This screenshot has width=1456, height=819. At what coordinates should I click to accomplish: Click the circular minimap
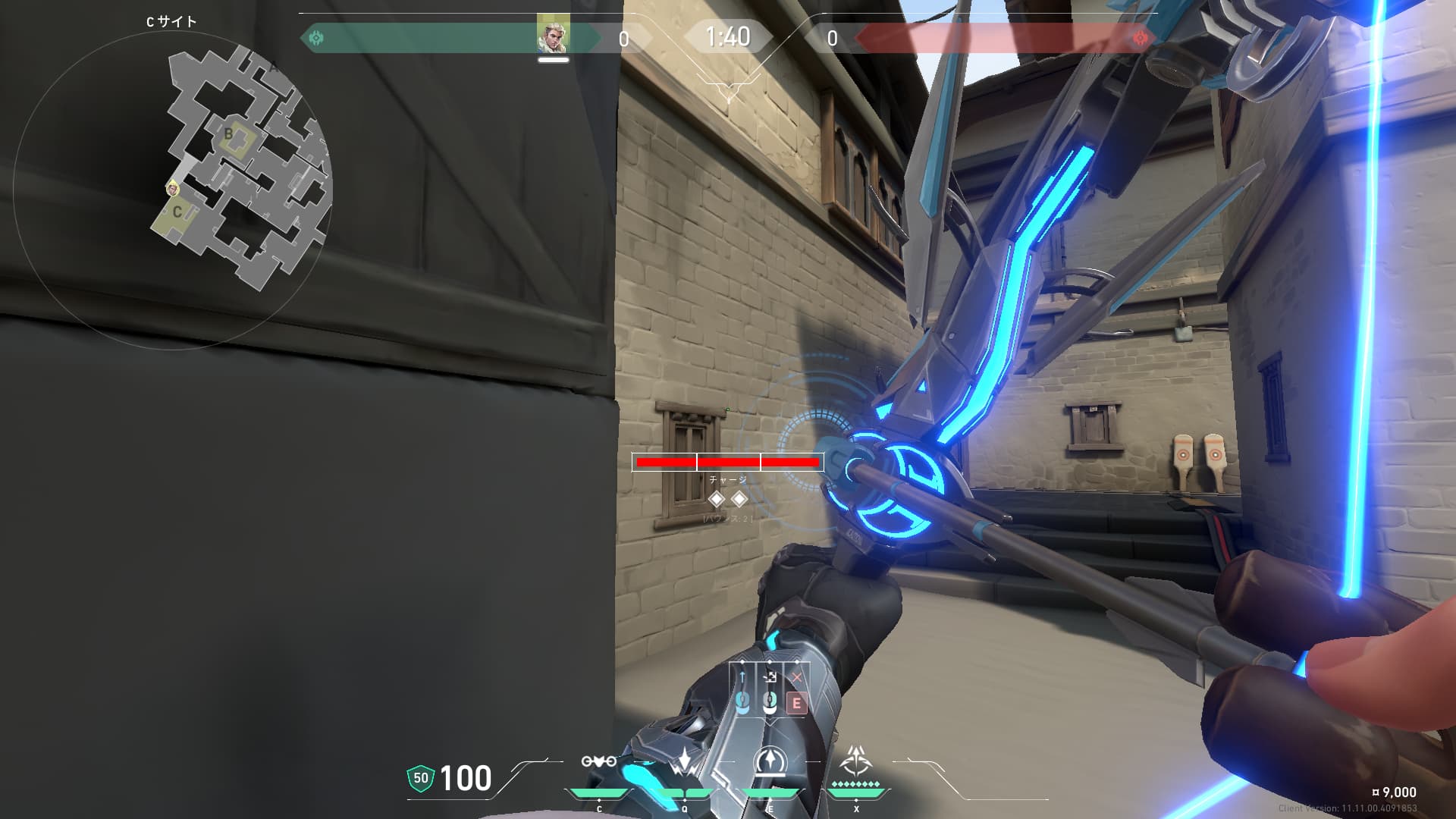173,190
